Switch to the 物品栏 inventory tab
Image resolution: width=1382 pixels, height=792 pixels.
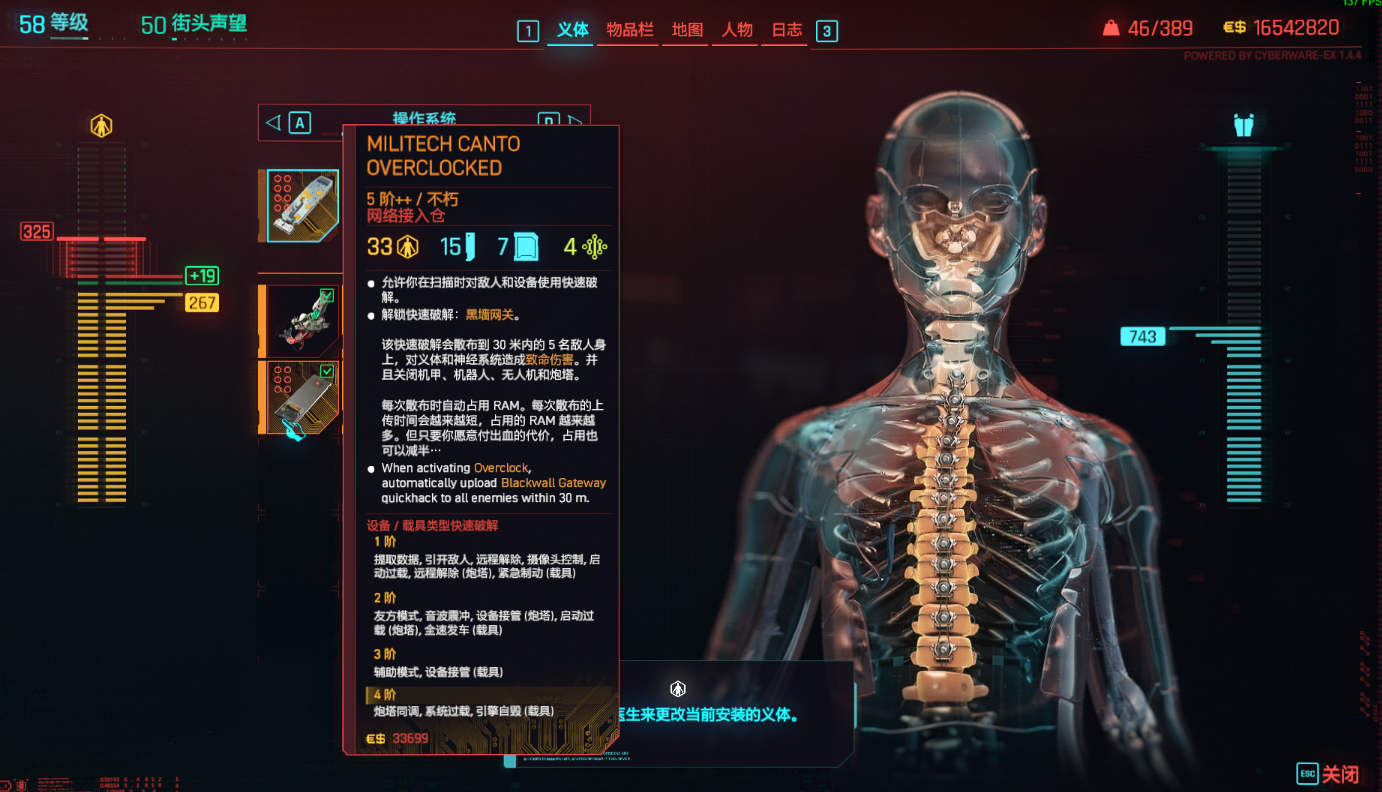point(629,30)
